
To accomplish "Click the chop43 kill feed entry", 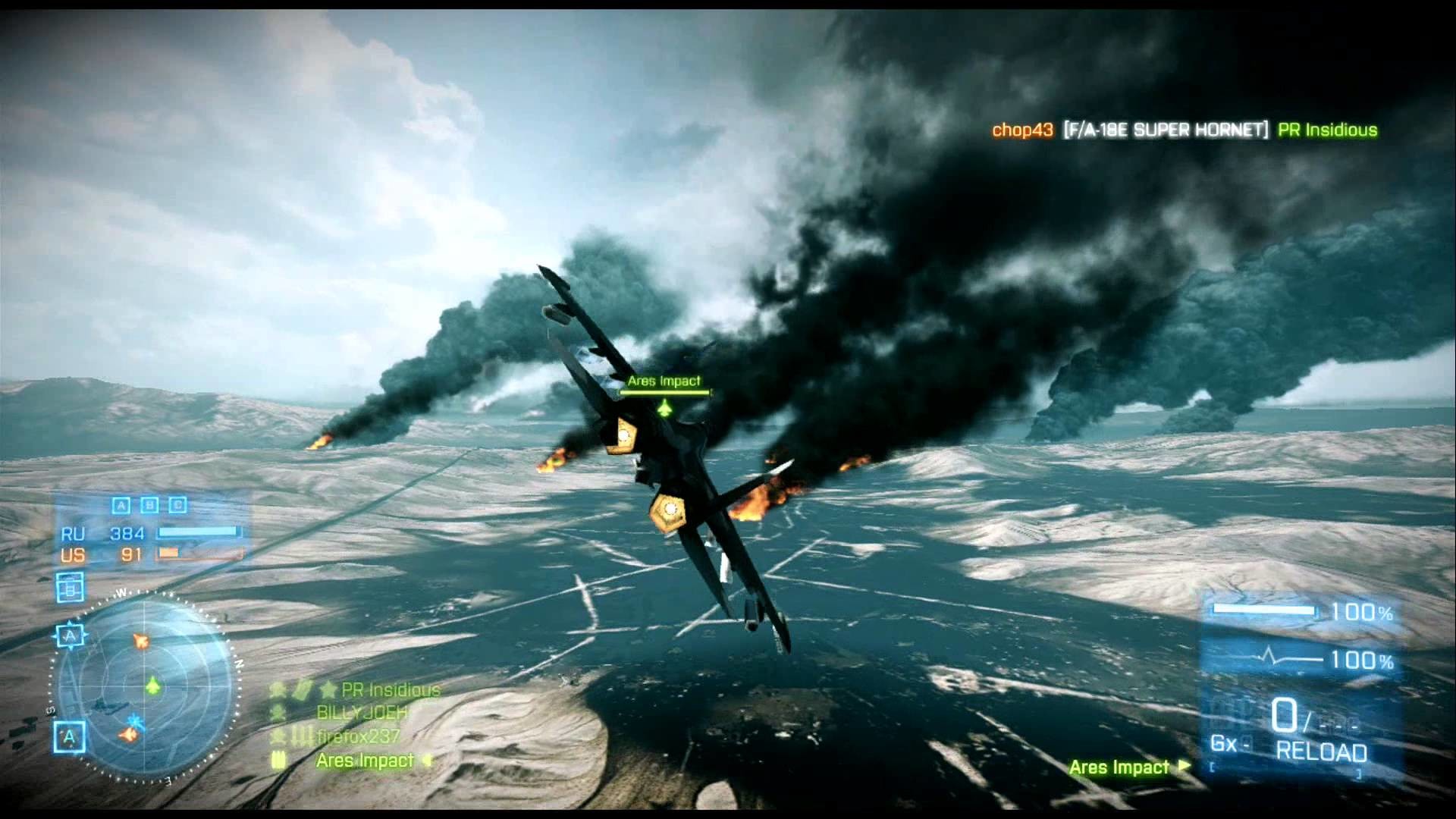I will coord(1022,130).
